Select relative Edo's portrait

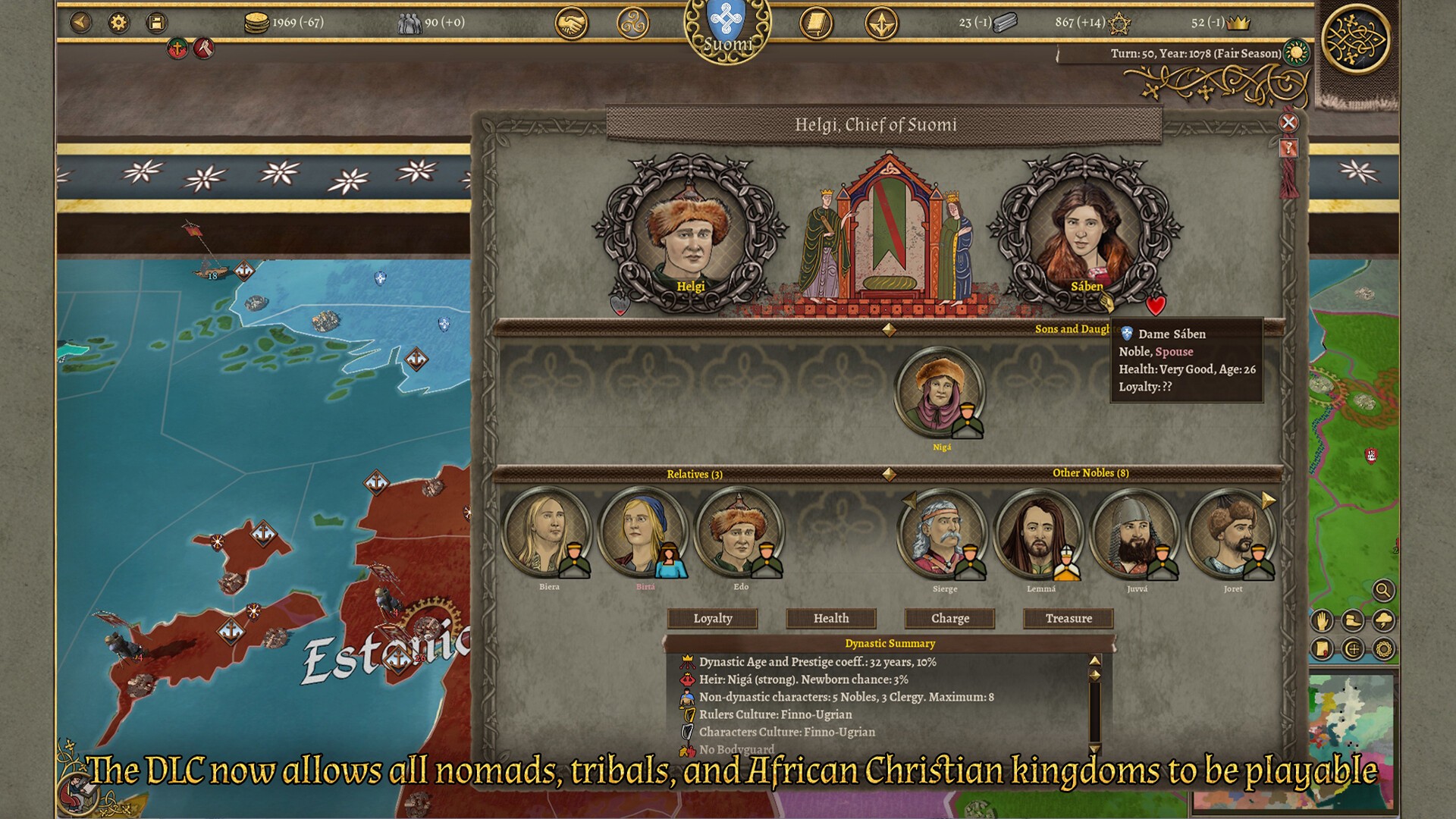coord(738,532)
